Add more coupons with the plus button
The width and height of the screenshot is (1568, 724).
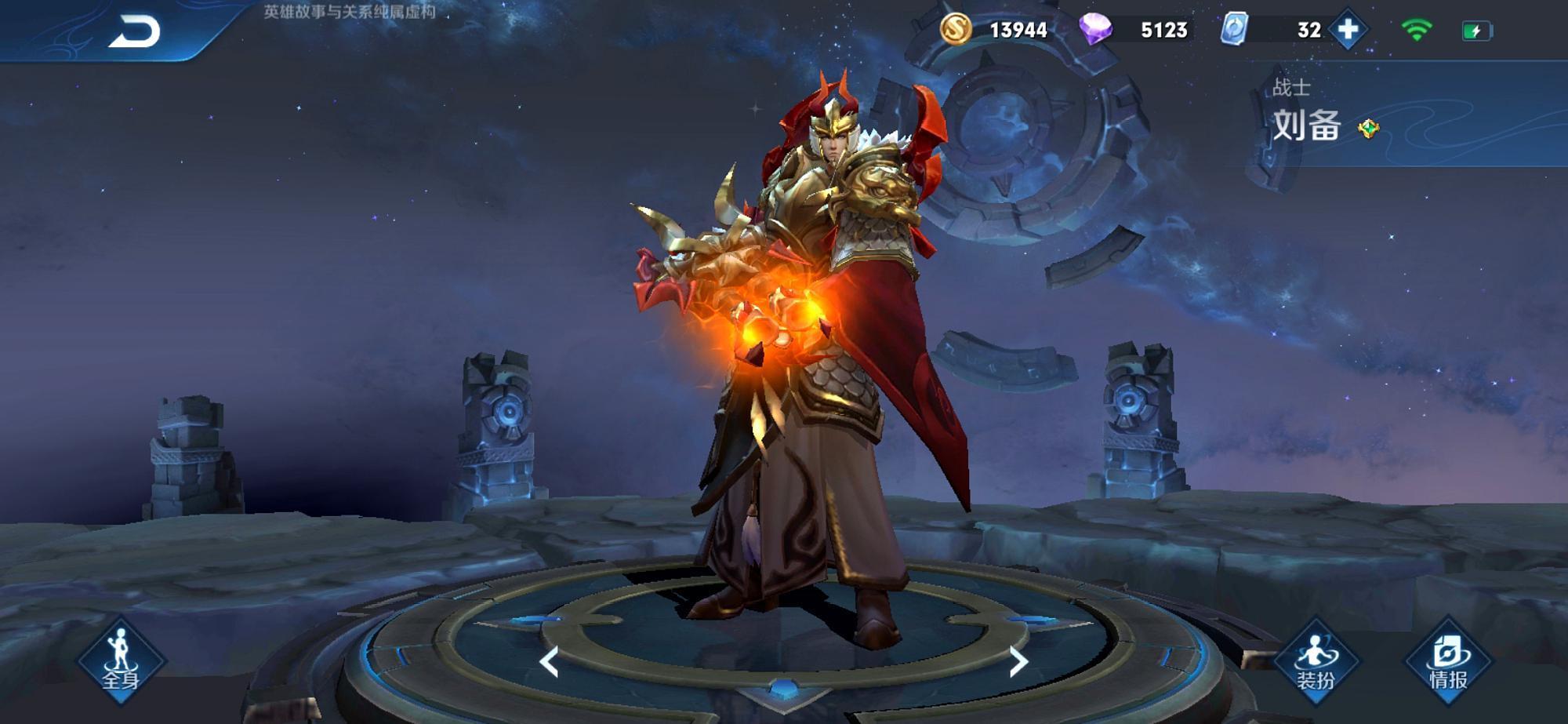1348,30
